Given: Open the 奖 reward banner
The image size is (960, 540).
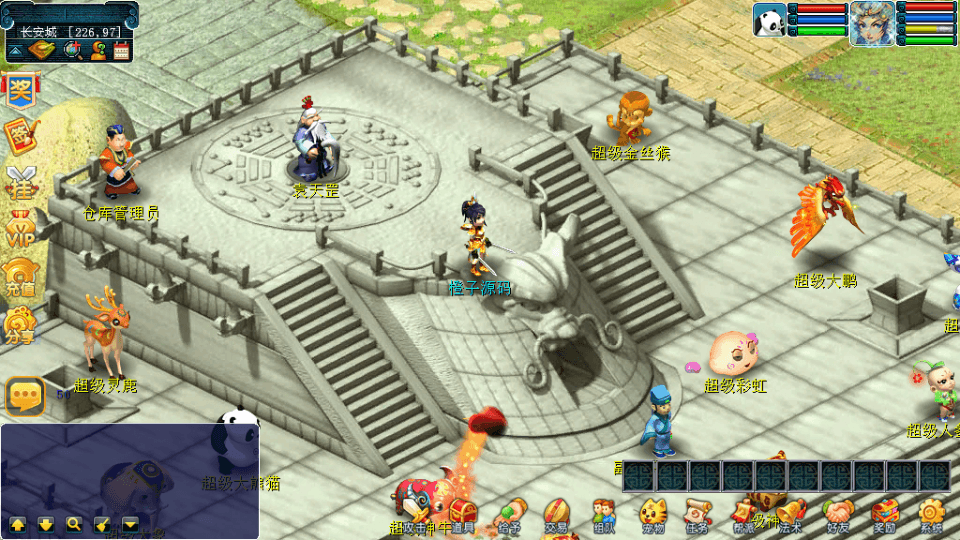Looking at the screenshot, I should click(x=19, y=90).
